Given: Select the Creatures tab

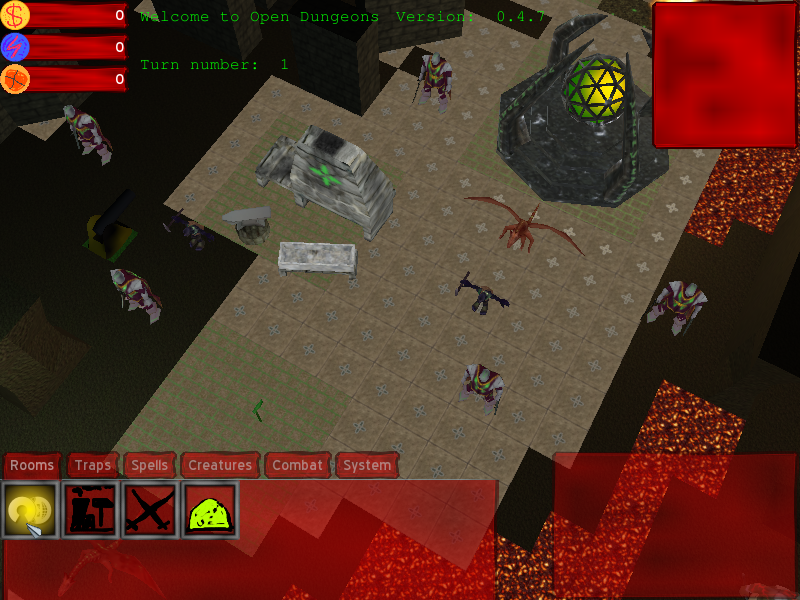Looking at the screenshot, I should (220, 465).
